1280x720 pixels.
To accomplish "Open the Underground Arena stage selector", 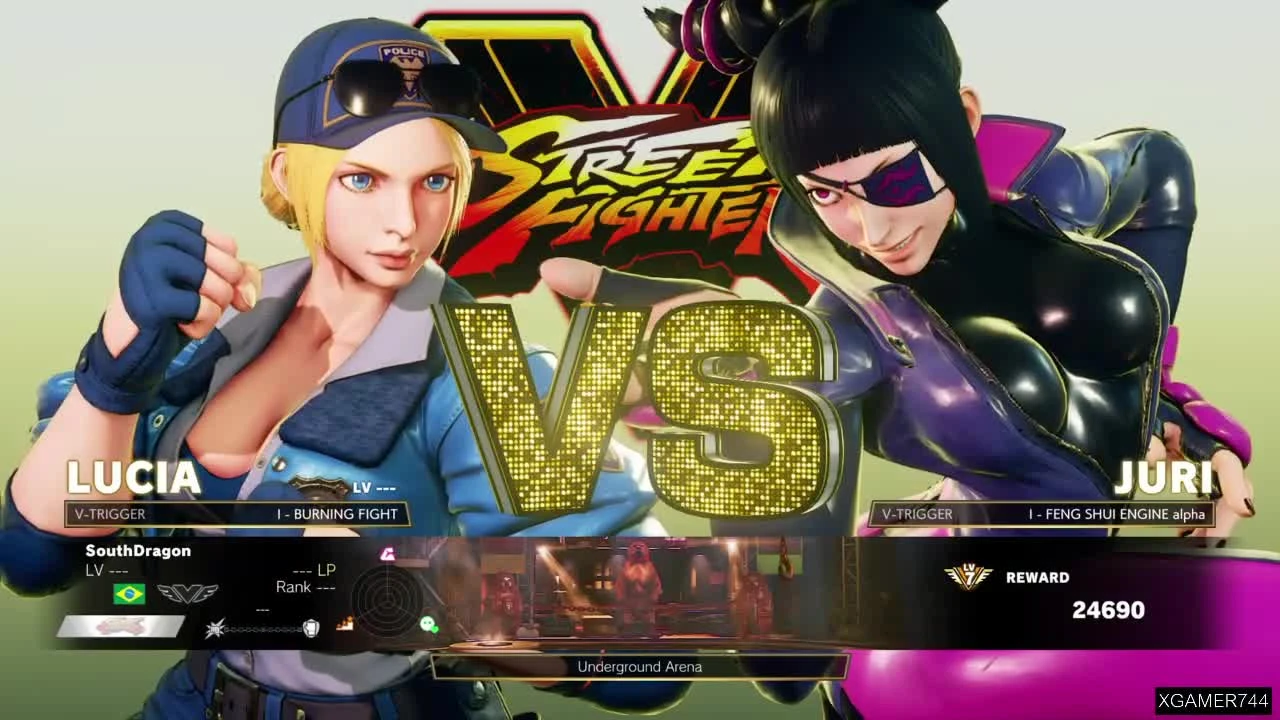I will pos(639,666).
